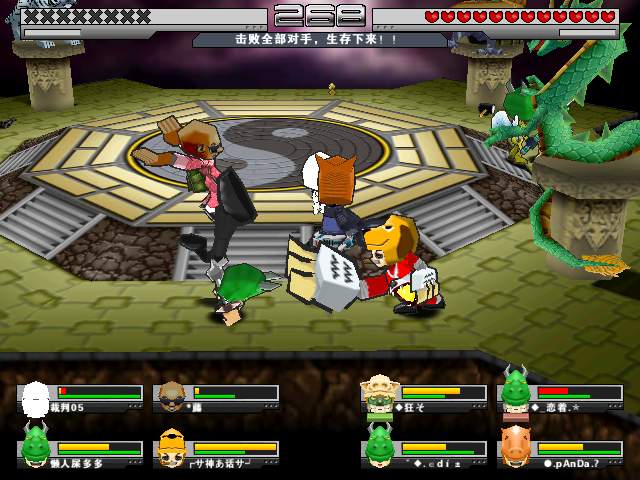Select the 裁判05 player panel

80,398
